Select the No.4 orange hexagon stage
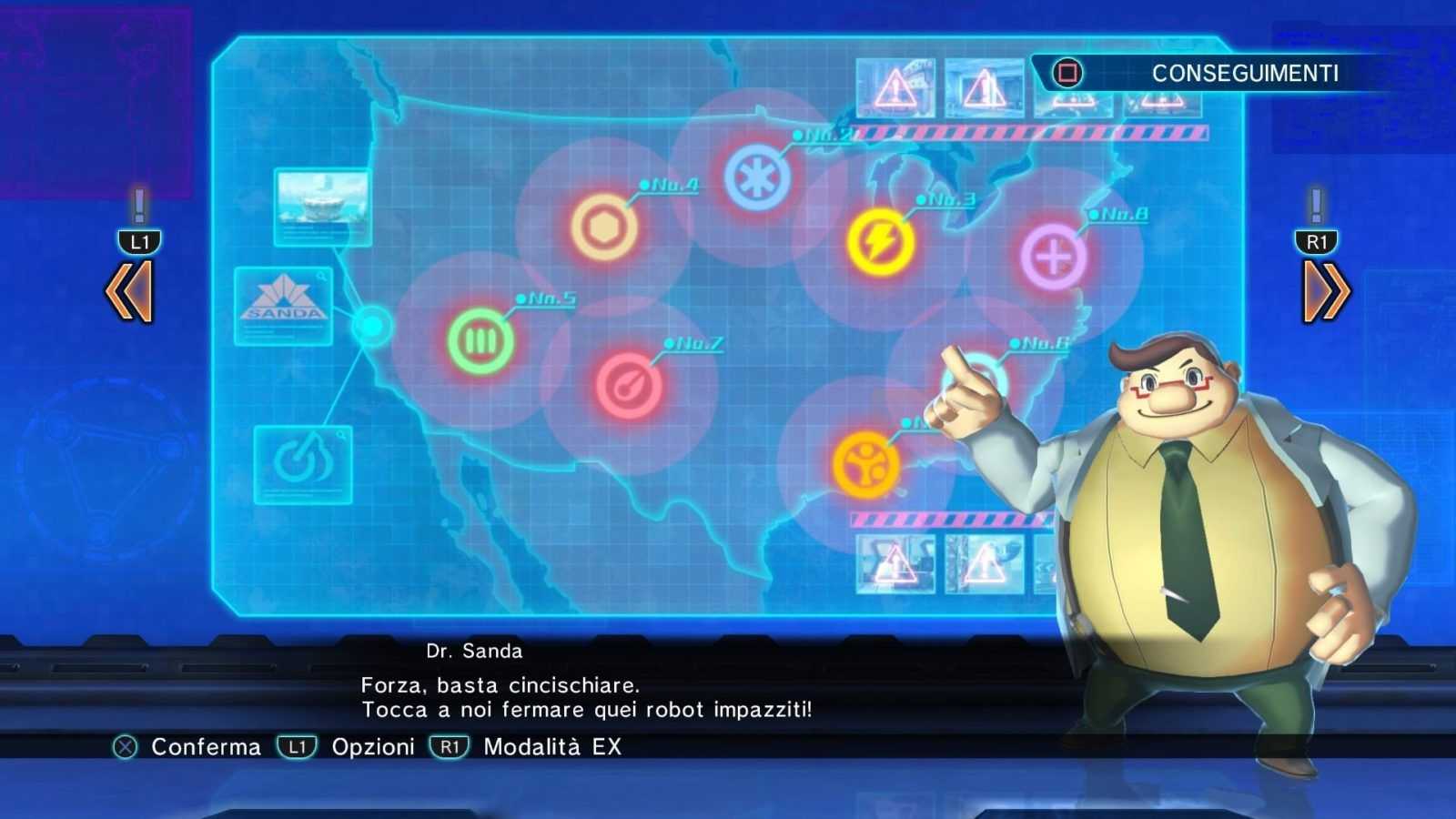 (603, 227)
